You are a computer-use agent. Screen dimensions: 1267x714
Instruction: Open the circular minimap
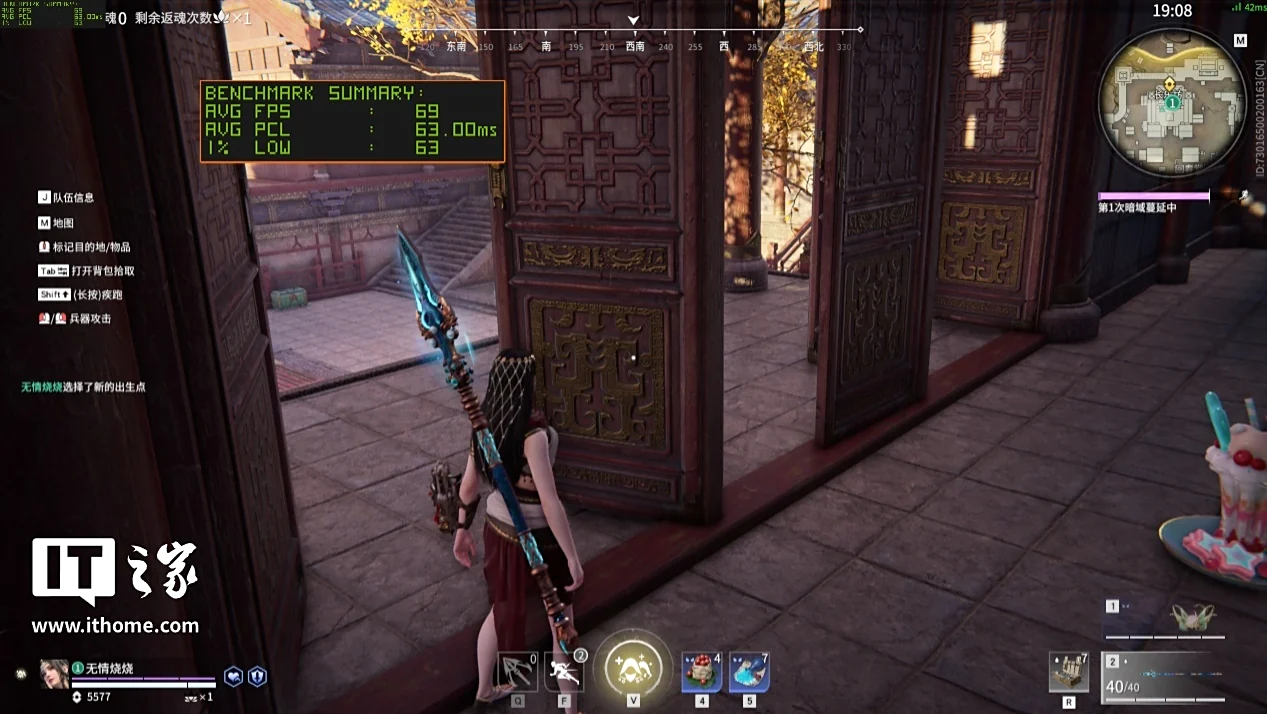pyautogui.click(x=1171, y=101)
